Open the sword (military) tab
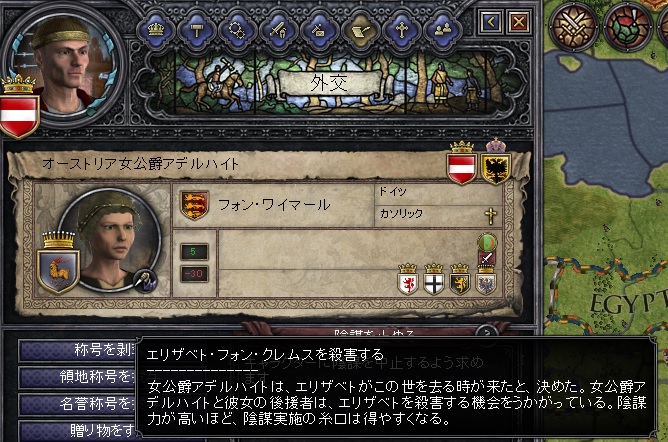 pos(278,30)
